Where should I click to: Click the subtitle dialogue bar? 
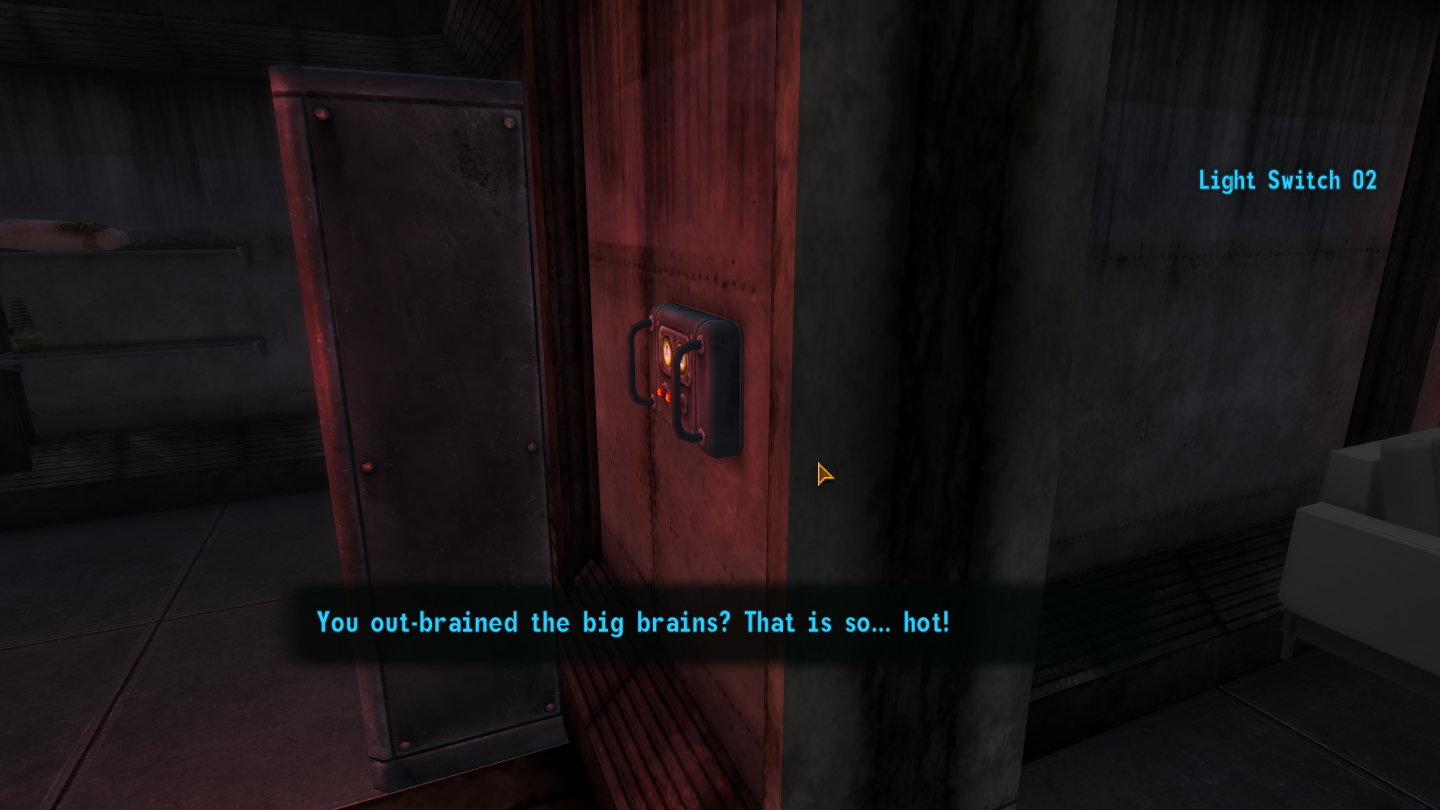point(630,622)
